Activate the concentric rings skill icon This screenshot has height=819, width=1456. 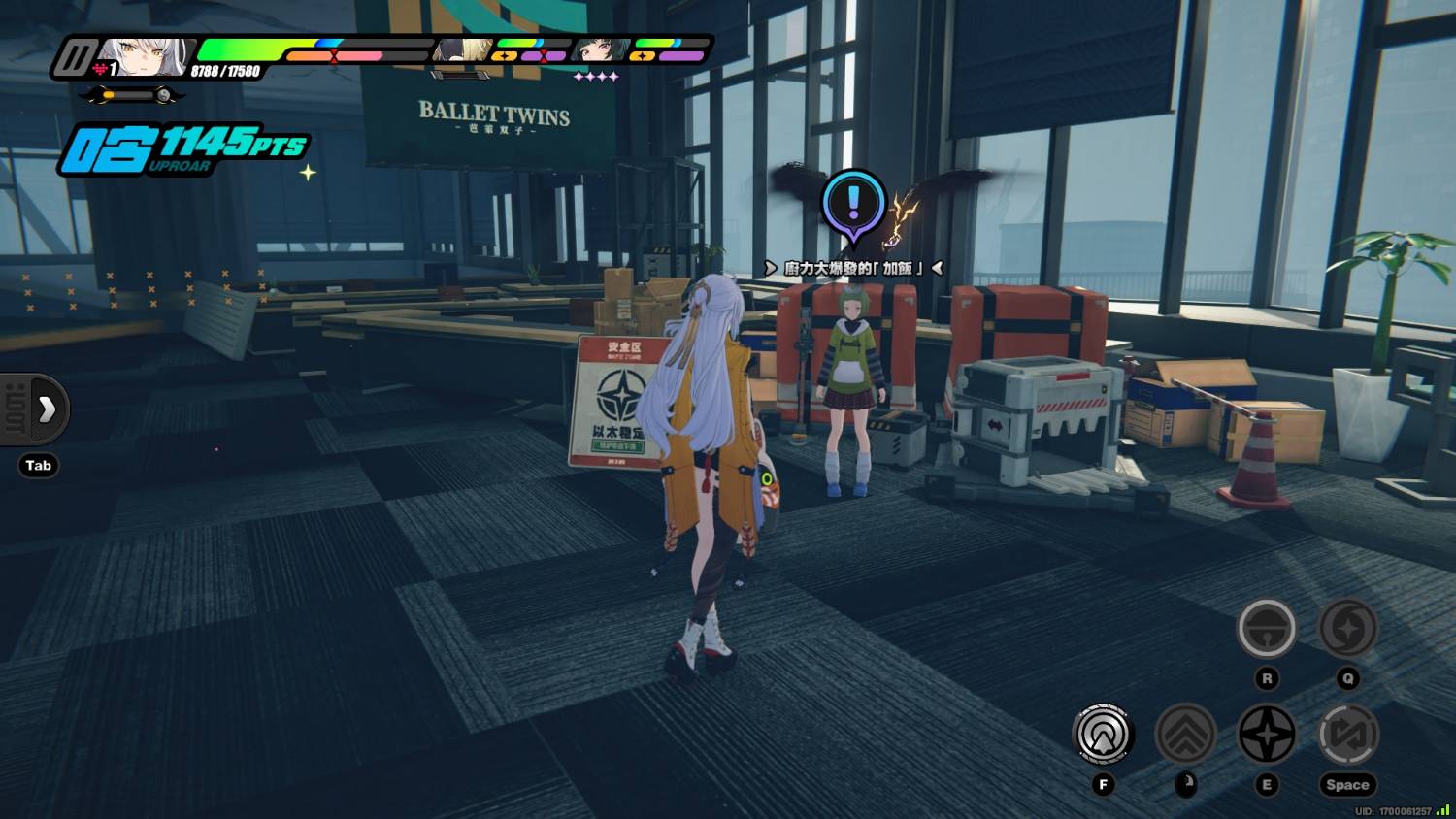pyautogui.click(x=1103, y=734)
